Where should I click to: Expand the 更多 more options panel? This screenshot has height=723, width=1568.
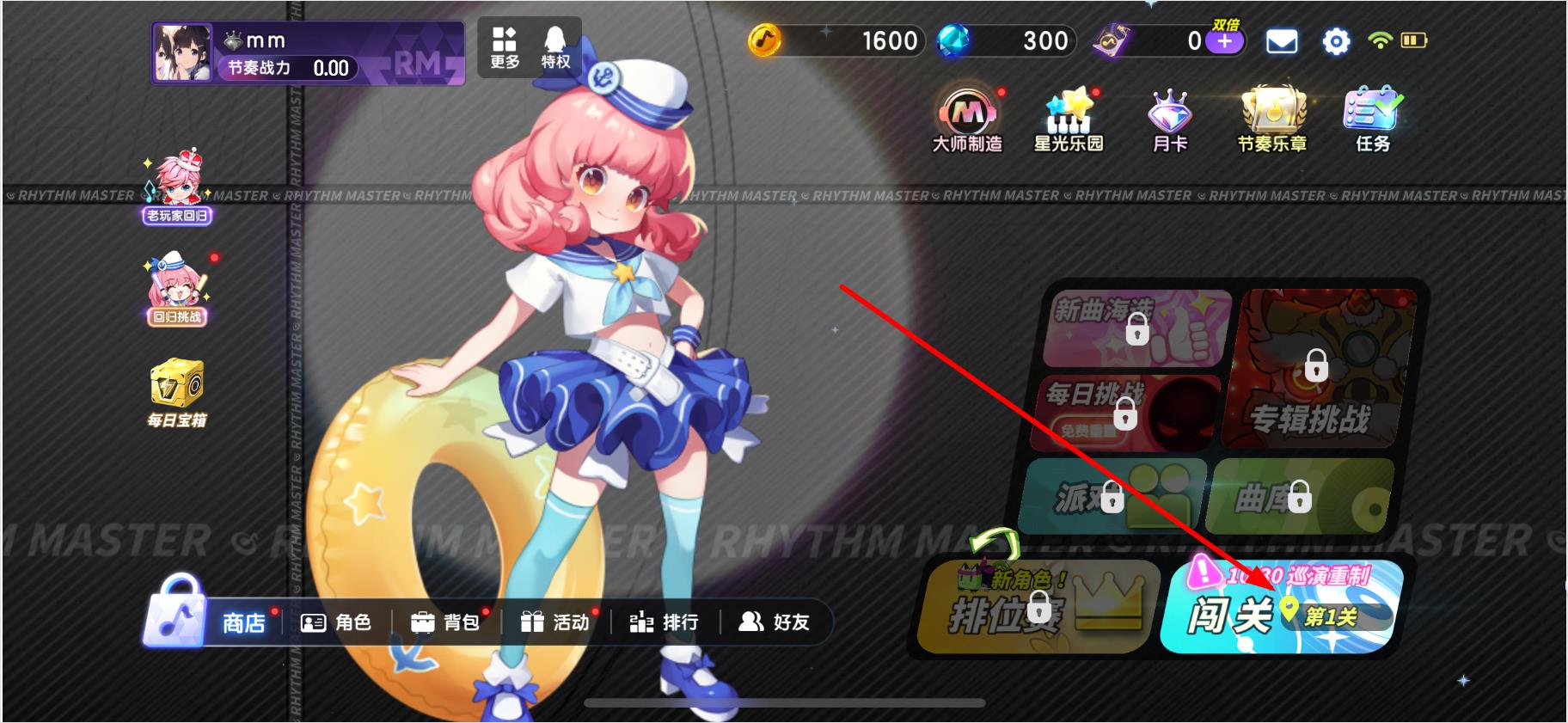(504, 47)
